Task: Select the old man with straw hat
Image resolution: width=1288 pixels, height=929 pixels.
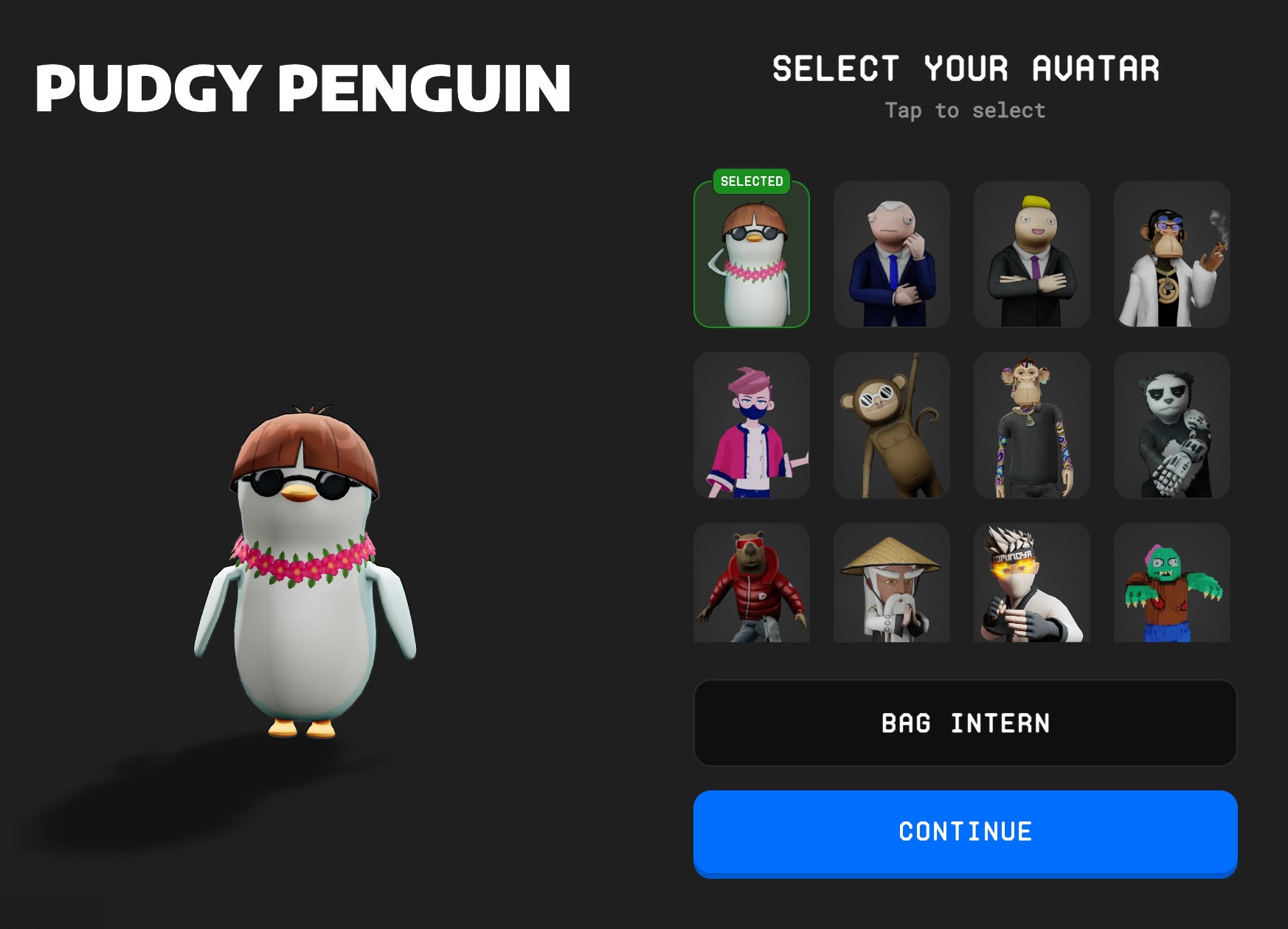Action: 891,583
